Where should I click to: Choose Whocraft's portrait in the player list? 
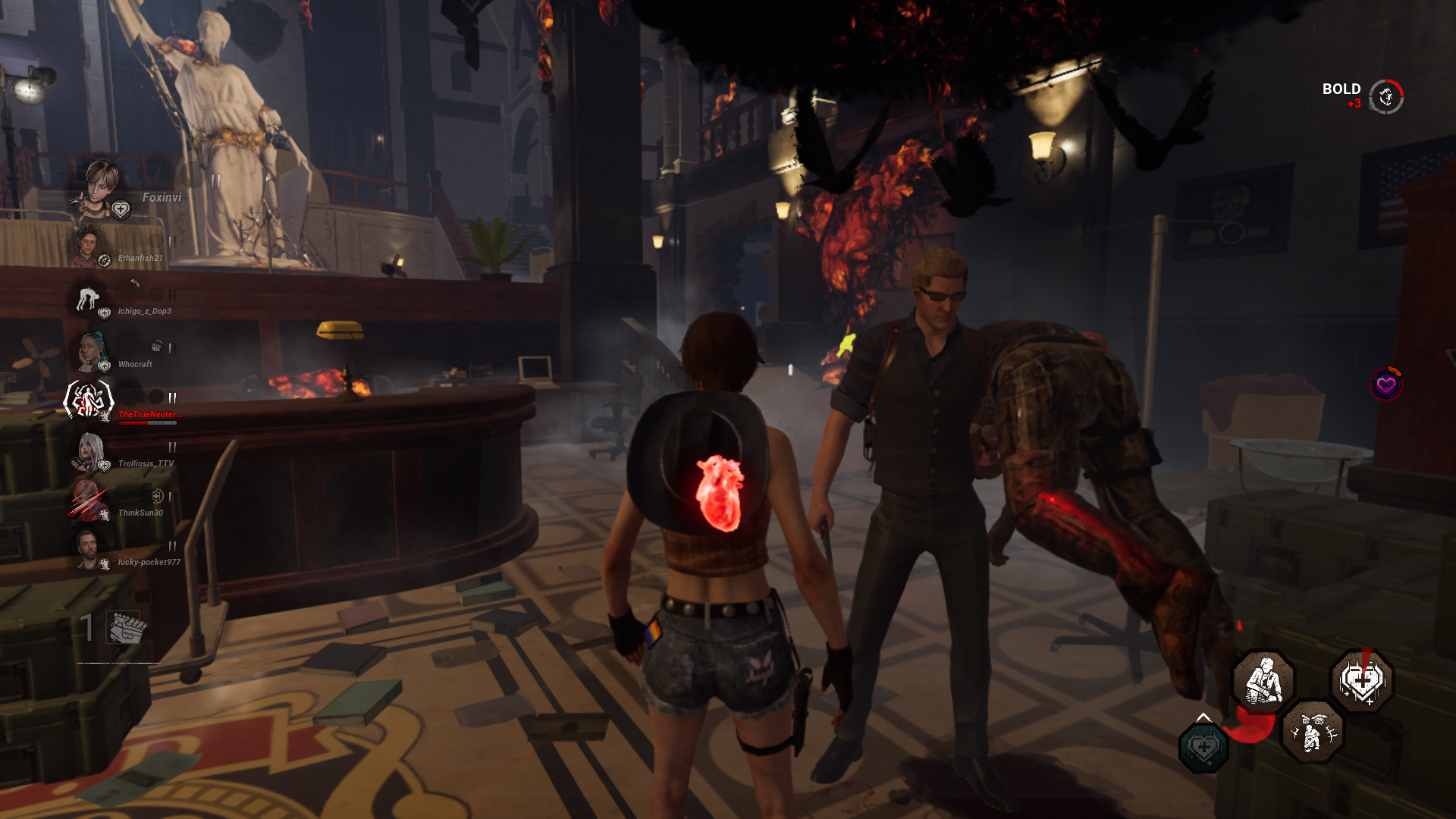(90, 350)
